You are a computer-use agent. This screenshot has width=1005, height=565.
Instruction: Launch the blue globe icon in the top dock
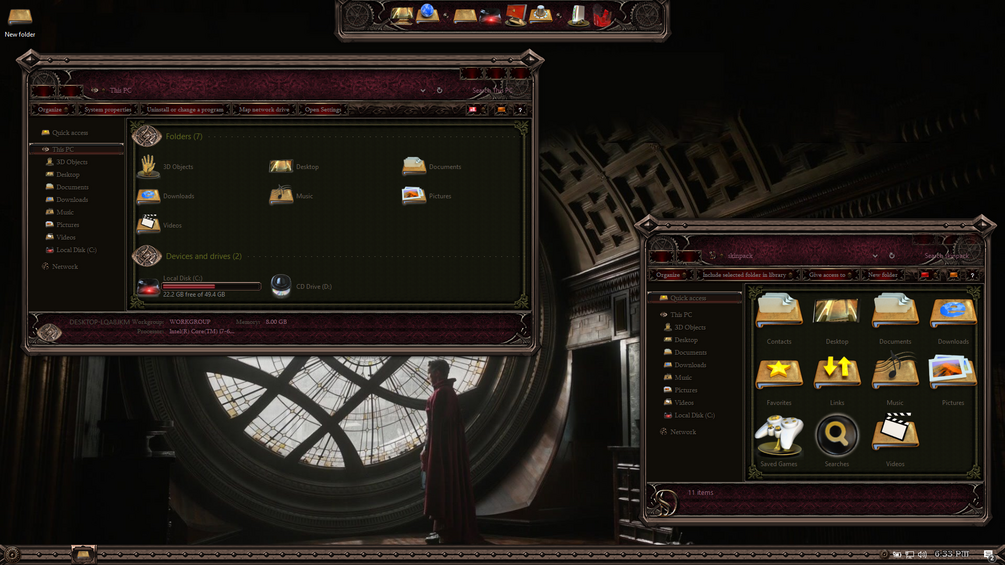[427, 14]
